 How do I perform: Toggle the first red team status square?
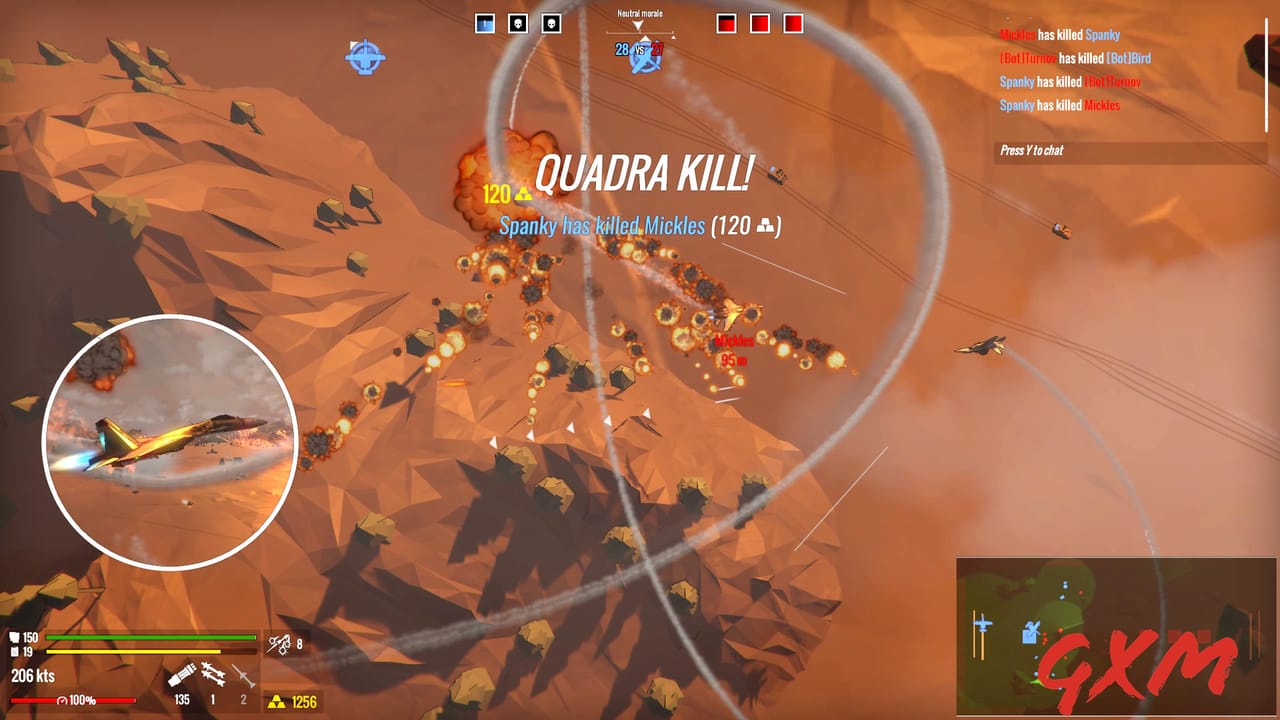[x=726, y=24]
